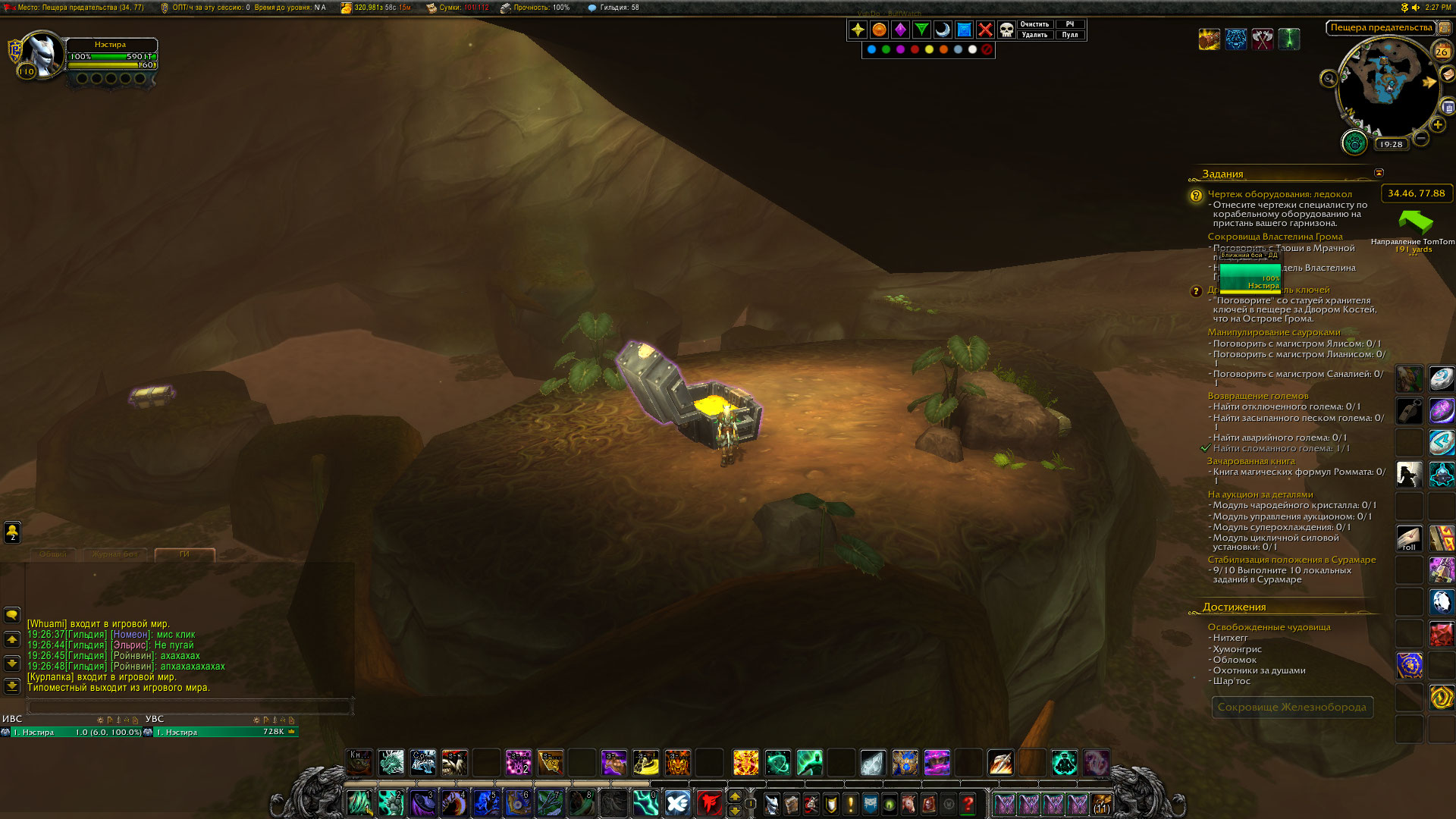Click the crossed axes buff icon
This screenshot has width=1456, height=819.
1263,39
